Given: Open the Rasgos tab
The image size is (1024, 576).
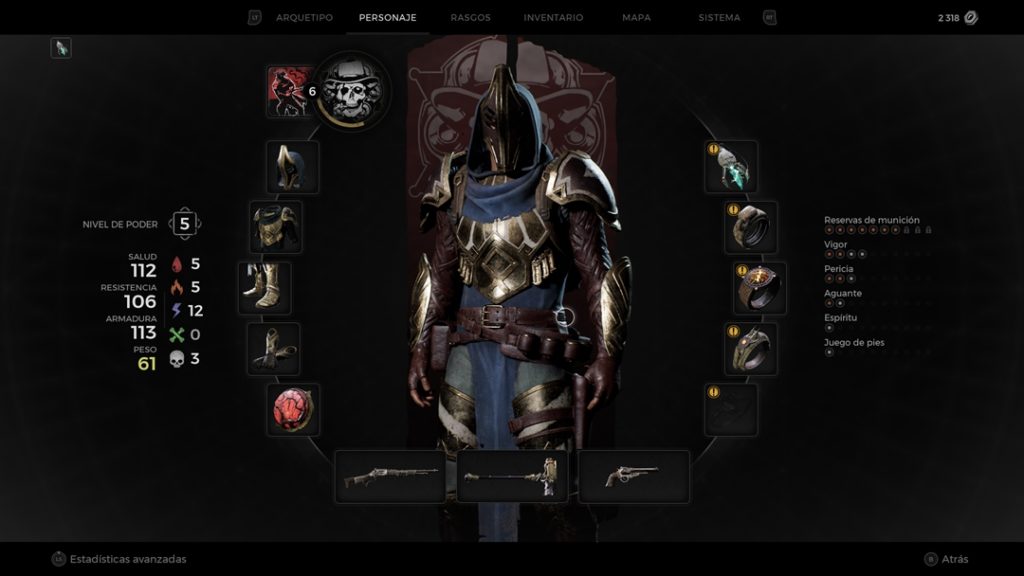Looking at the screenshot, I should coord(470,18).
